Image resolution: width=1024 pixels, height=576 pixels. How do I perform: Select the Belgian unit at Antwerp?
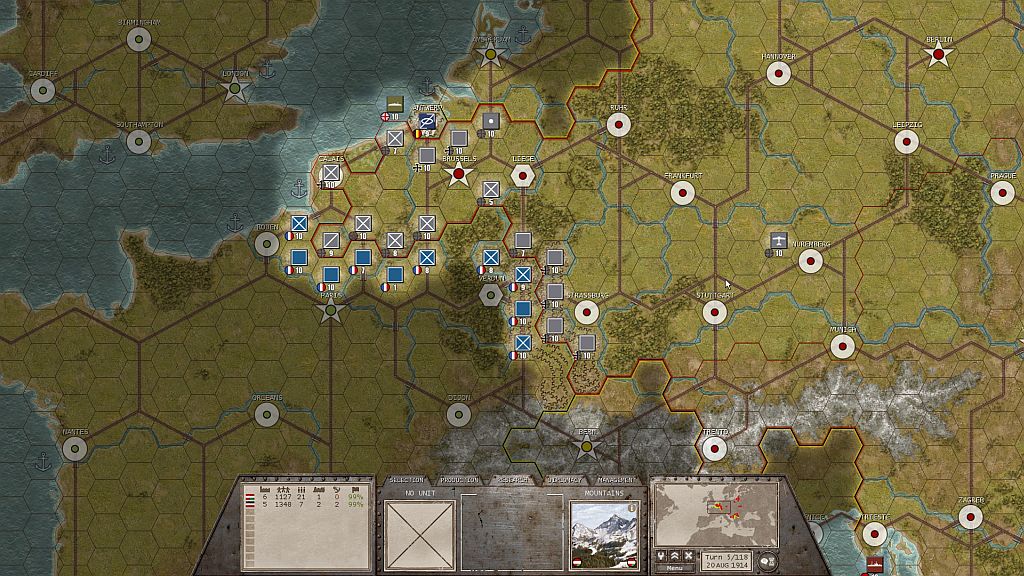(x=427, y=122)
